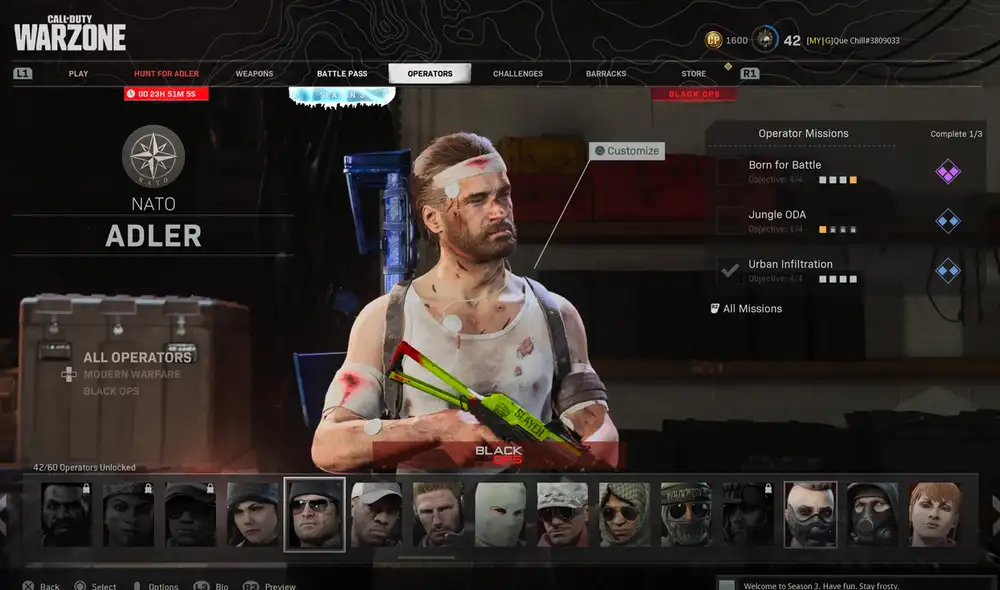Select the All Operators filter
This screenshot has width=1000, height=590.
point(137,357)
